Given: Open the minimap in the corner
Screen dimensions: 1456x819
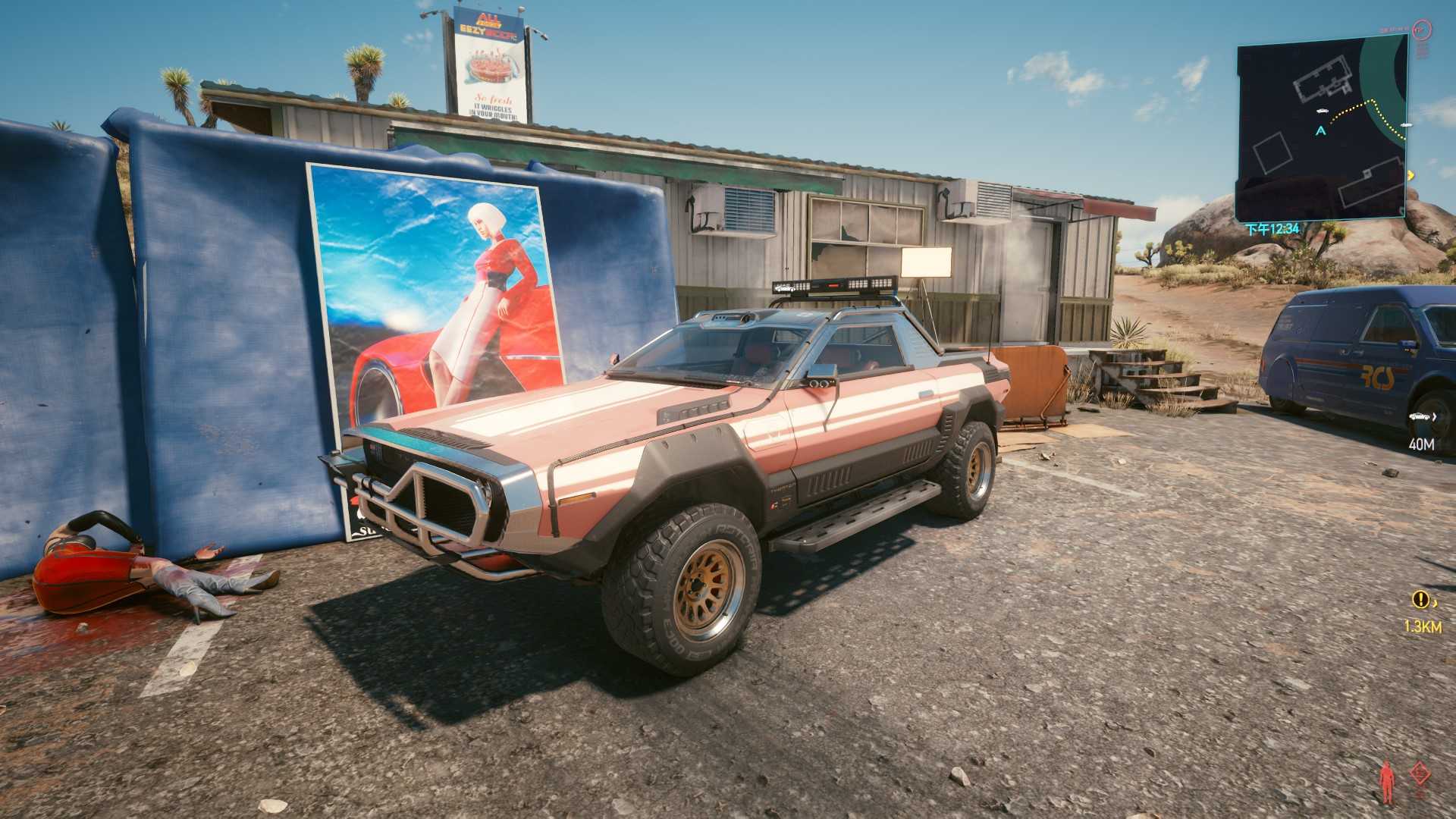Looking at the screenshot, I should (1323, 129).
